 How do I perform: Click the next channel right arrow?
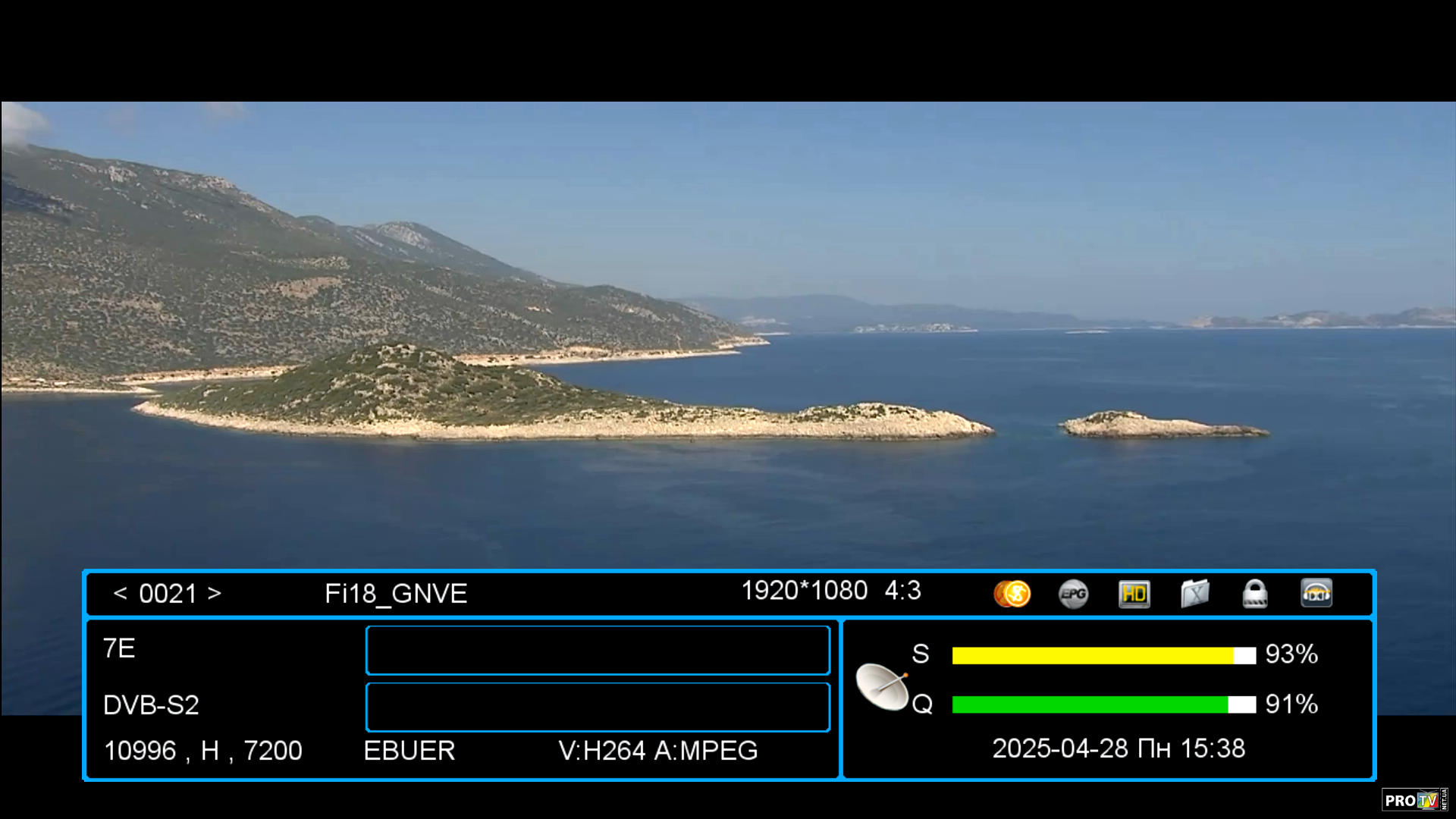click(215, 593)
